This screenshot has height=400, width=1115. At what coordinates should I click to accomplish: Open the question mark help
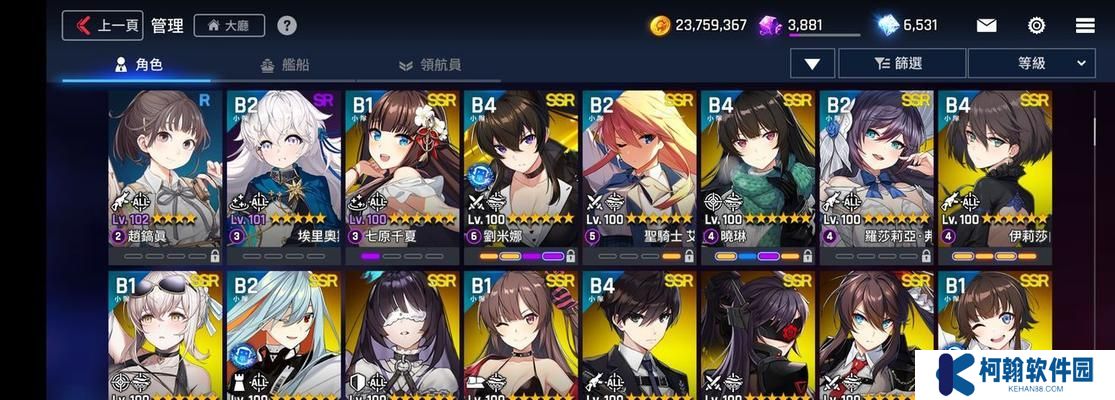pyautogui.click(x=287, y=25)
